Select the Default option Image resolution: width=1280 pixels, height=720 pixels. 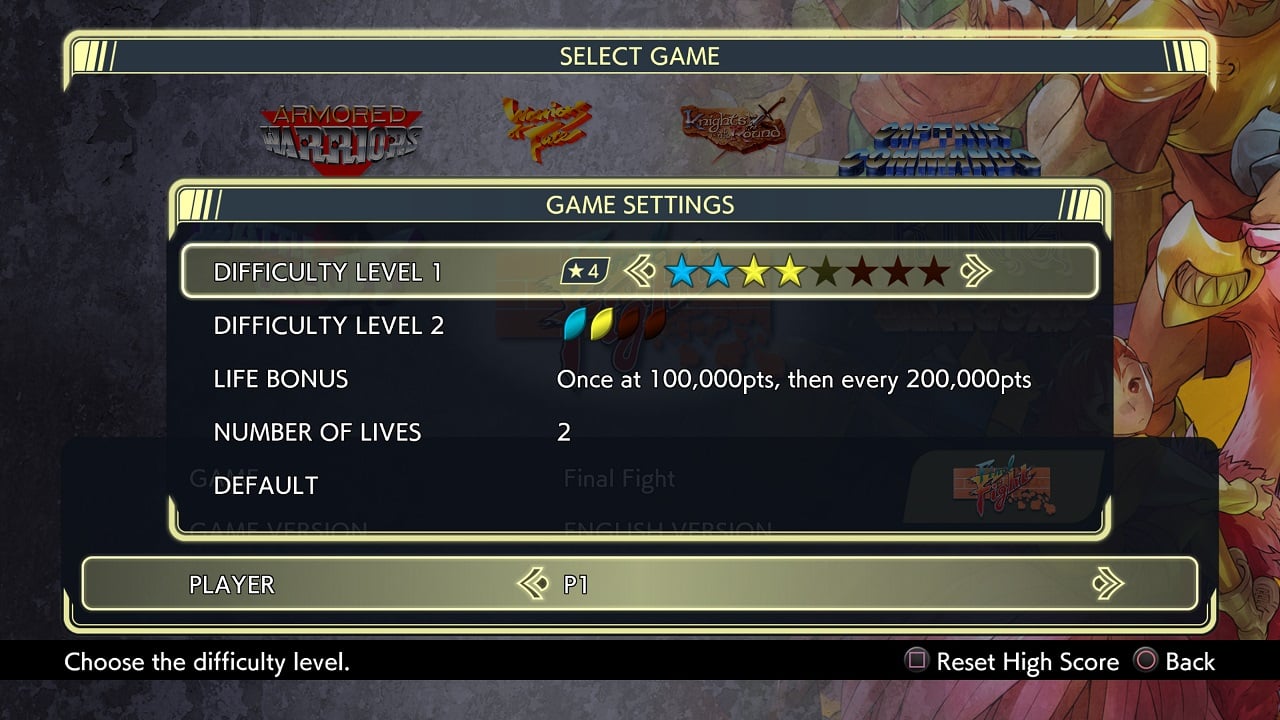[266, 485]
